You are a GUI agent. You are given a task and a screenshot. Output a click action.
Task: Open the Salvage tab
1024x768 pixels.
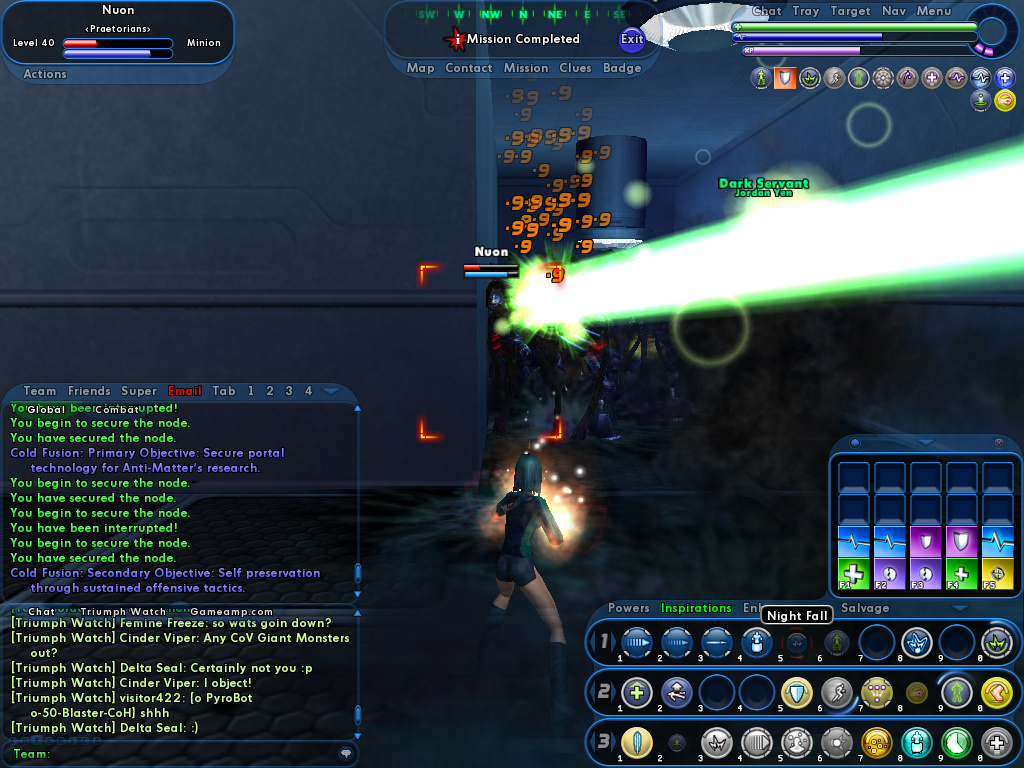click(x=865, y=608)
